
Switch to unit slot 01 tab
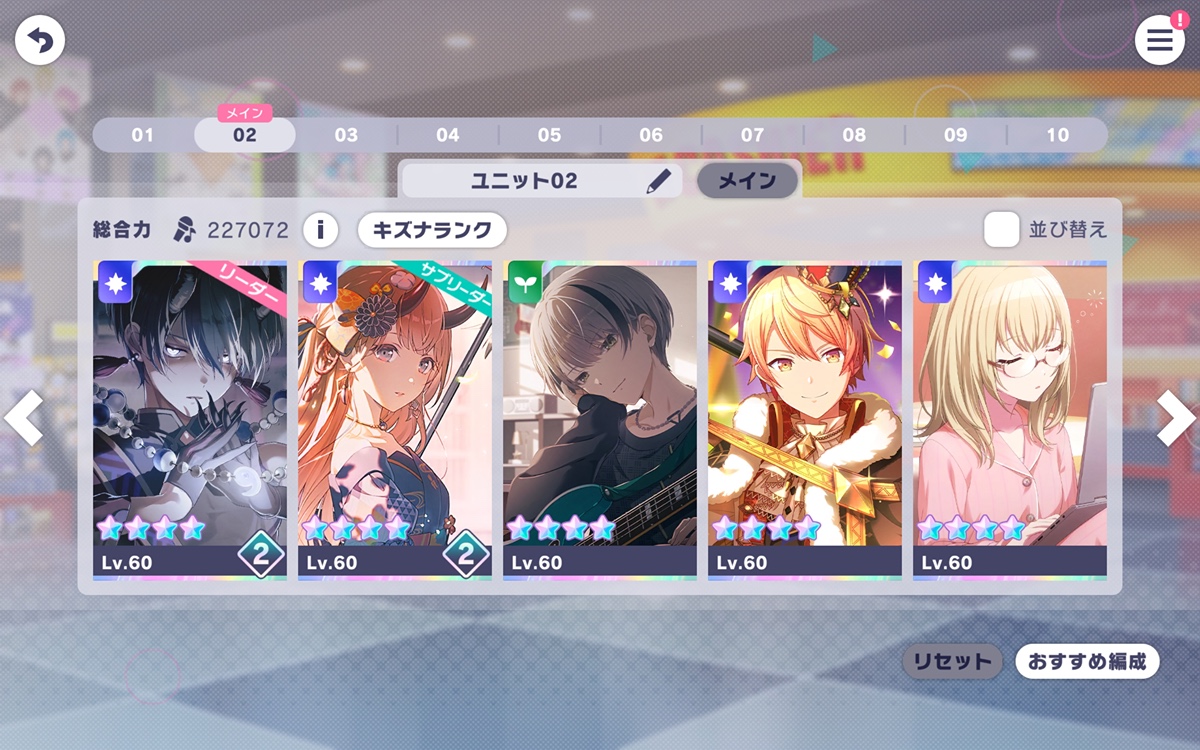(143, 135)
